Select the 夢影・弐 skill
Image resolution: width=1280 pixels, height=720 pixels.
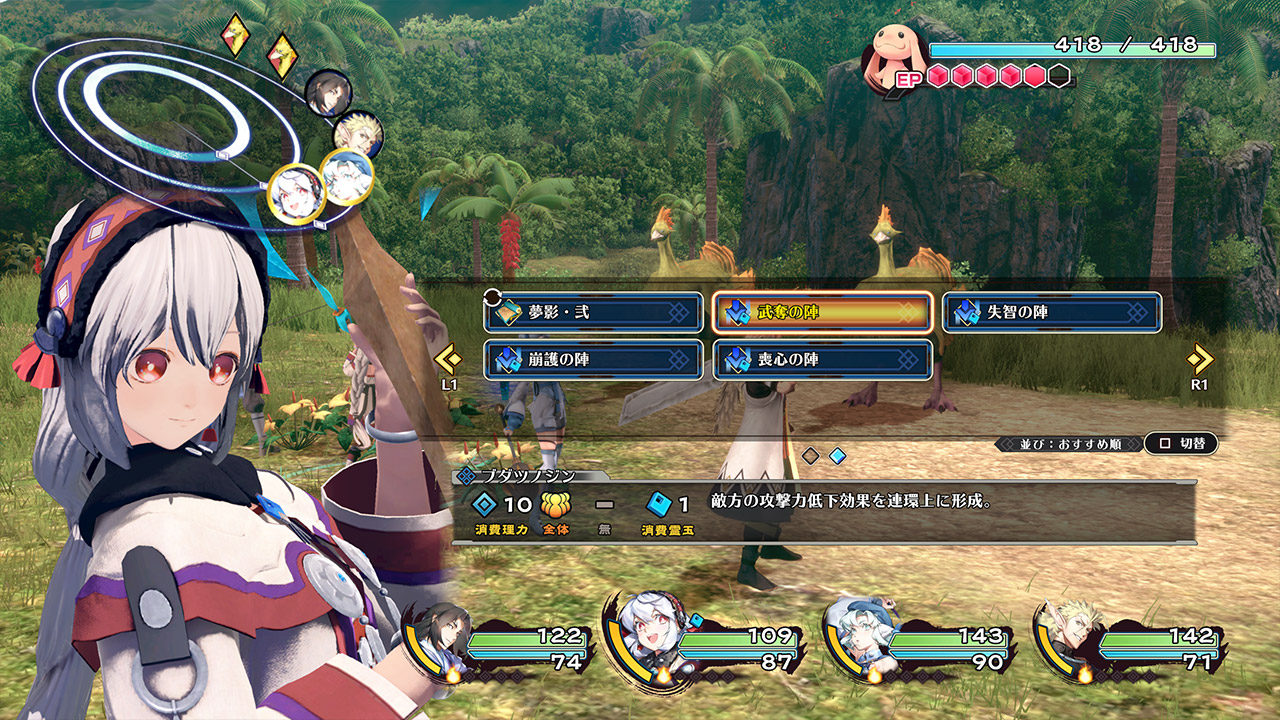[594, 312]
